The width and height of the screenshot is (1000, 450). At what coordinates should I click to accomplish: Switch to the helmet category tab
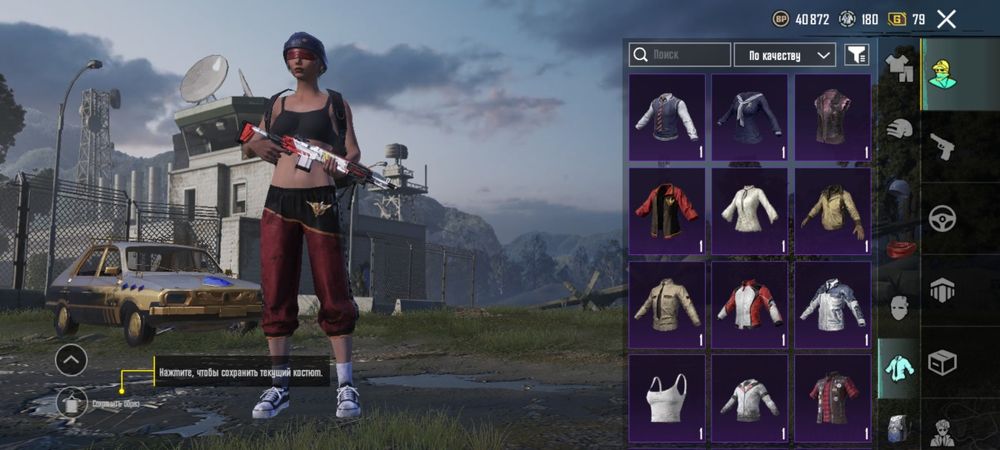[x=899, y=130]
